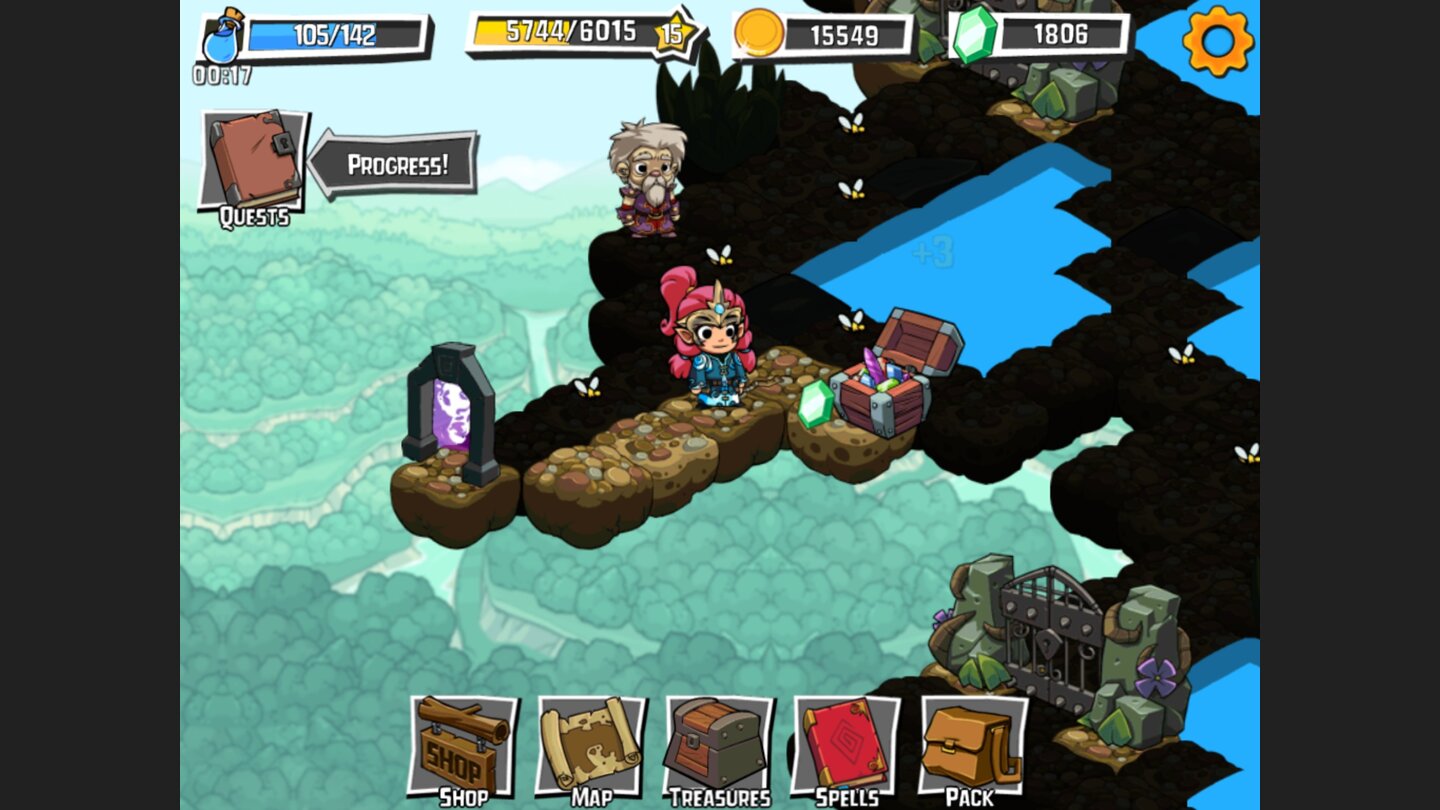This screenshot has height=810, width=1440.
Task: Click the old wizard NPC
Action: (x=648, y=180)
